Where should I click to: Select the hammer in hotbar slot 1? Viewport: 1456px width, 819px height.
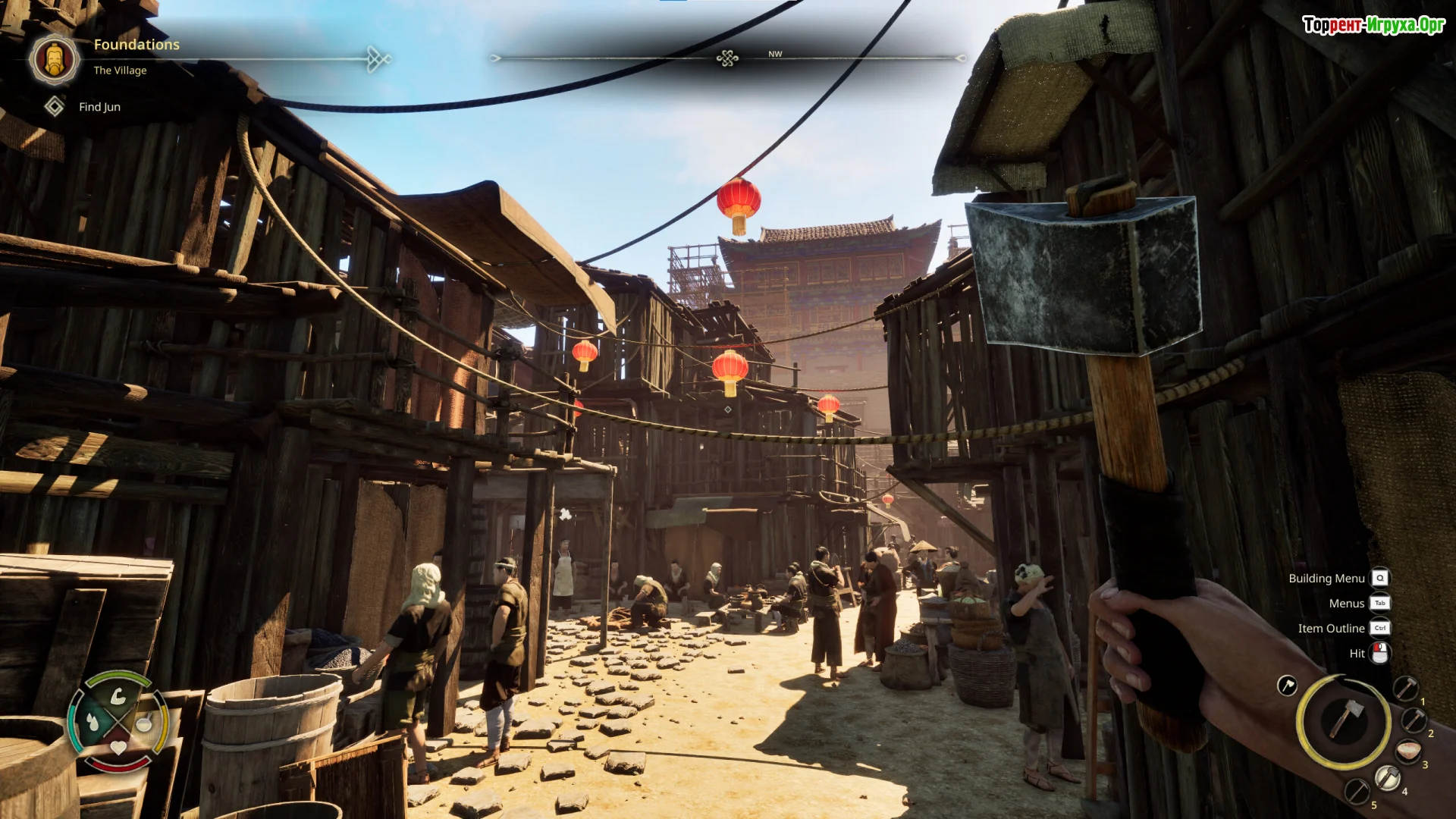tap(1405, 689)
